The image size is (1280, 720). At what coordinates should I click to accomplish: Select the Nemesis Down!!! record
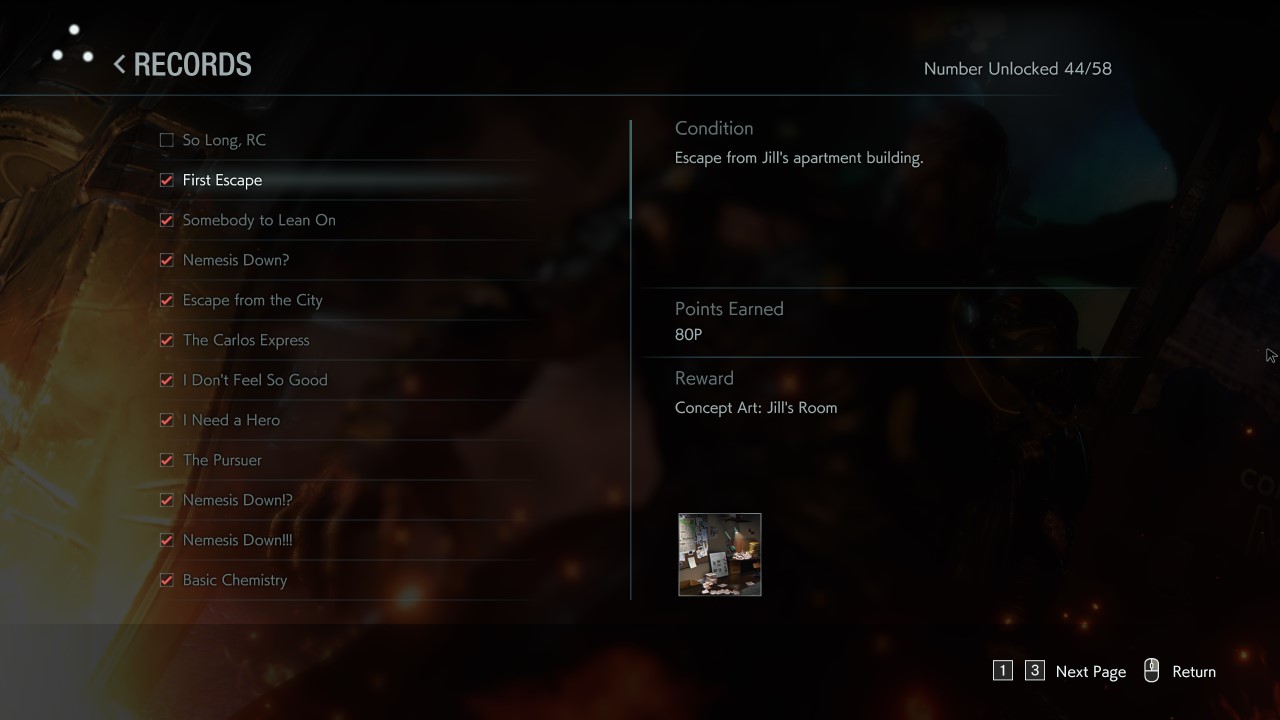click(237, 540)
